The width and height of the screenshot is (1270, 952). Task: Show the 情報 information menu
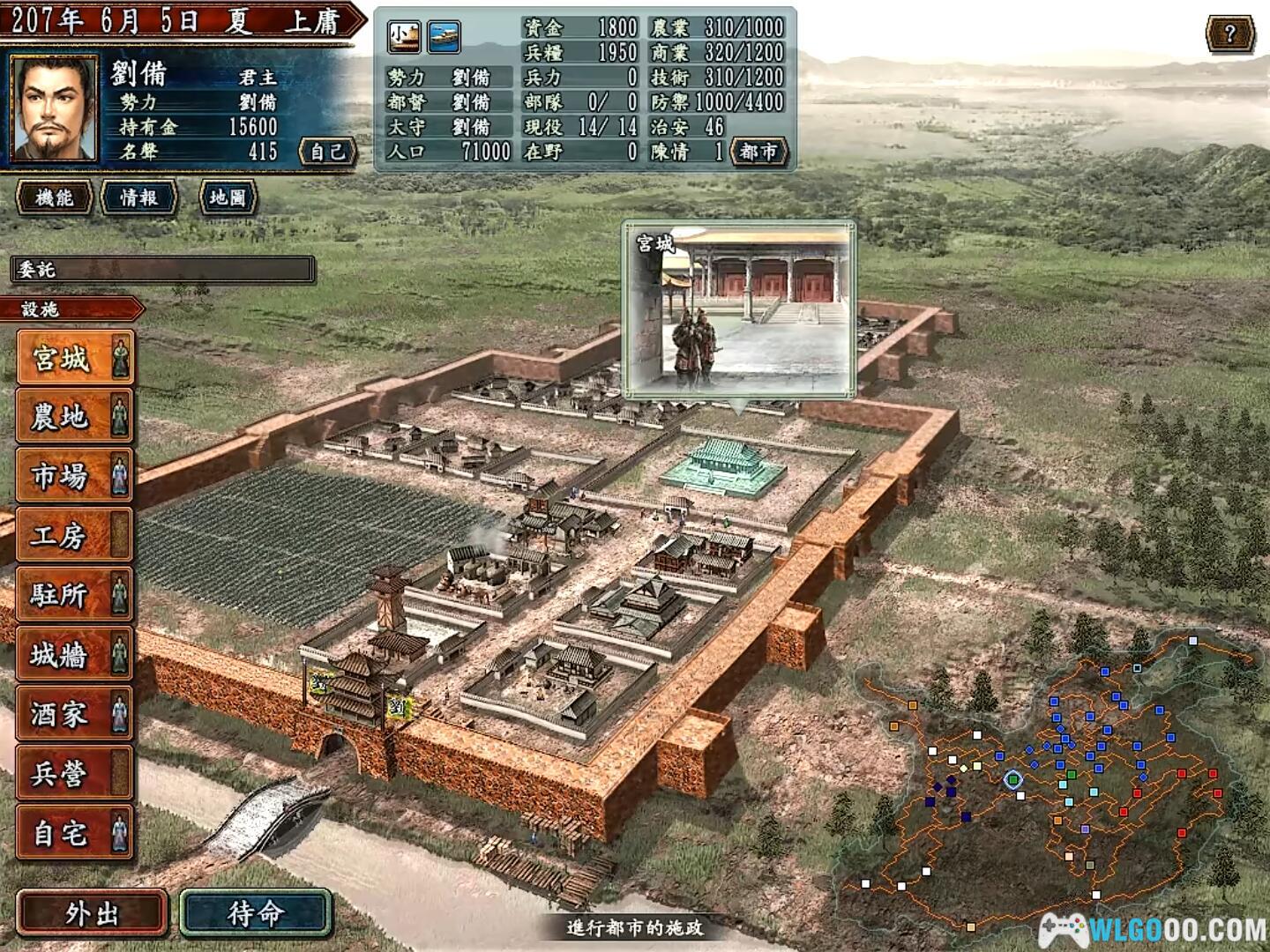click(139, 197)
